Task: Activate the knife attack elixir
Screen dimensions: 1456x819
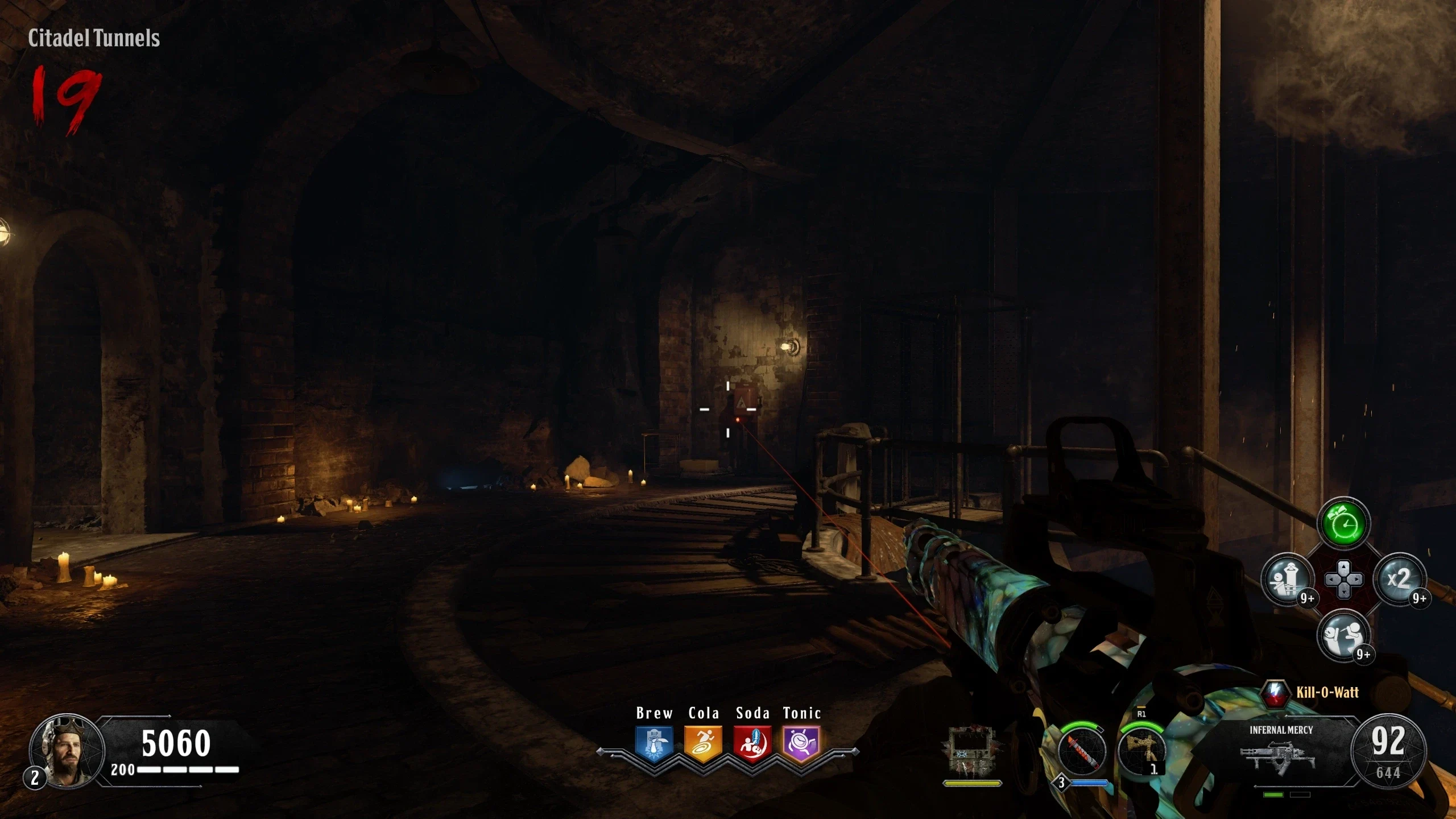Action: pos(1343,635)
